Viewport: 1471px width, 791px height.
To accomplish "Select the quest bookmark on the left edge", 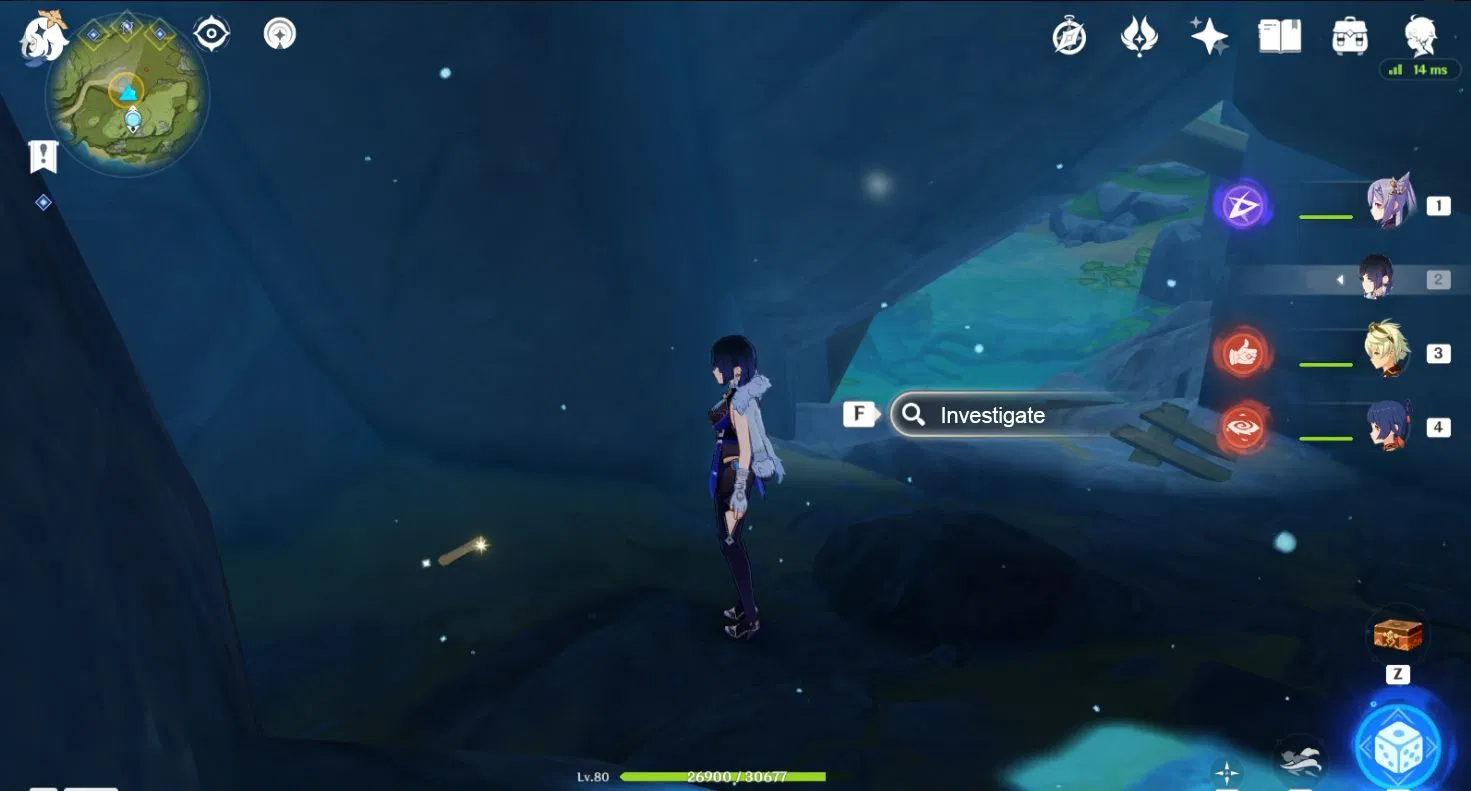I will pos(41,155).
